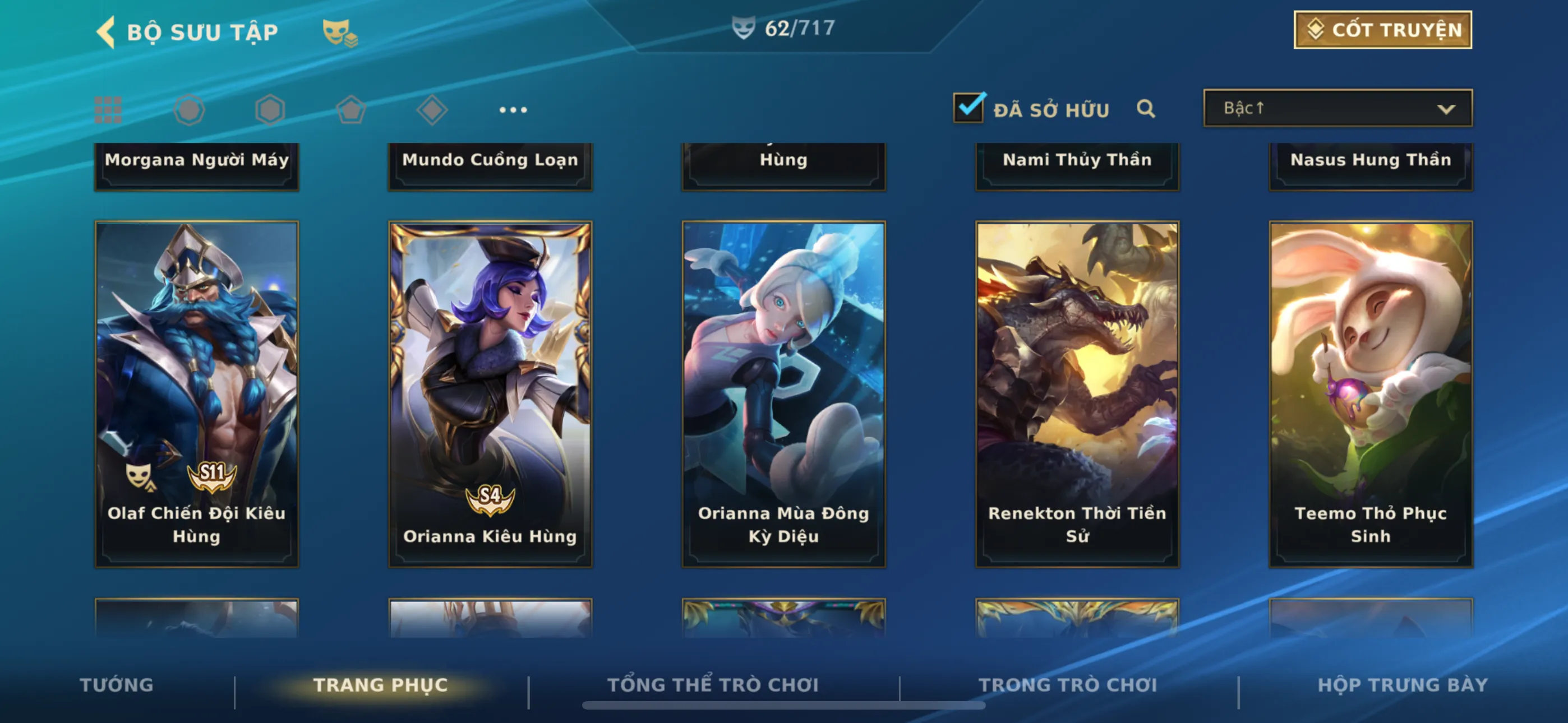Image resolution: width=1568 pixels, height=723 pixels.
Task: Select Olaf Chiến Đội Kiêu Hùng skin
Action: tap(197, 393)
